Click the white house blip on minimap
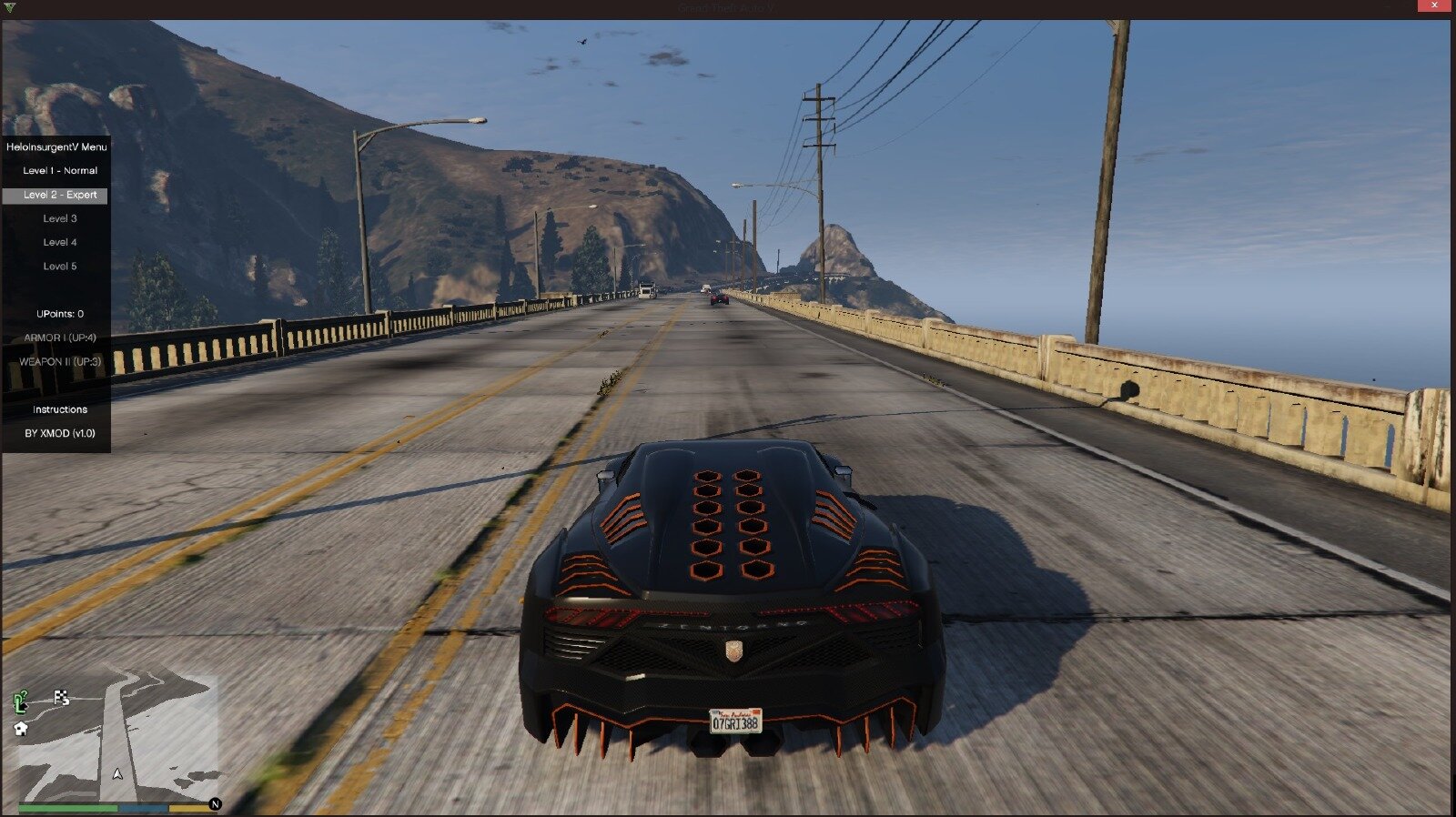The height and width of the screenshot is (817, 1456). click(x=21, y=728)
